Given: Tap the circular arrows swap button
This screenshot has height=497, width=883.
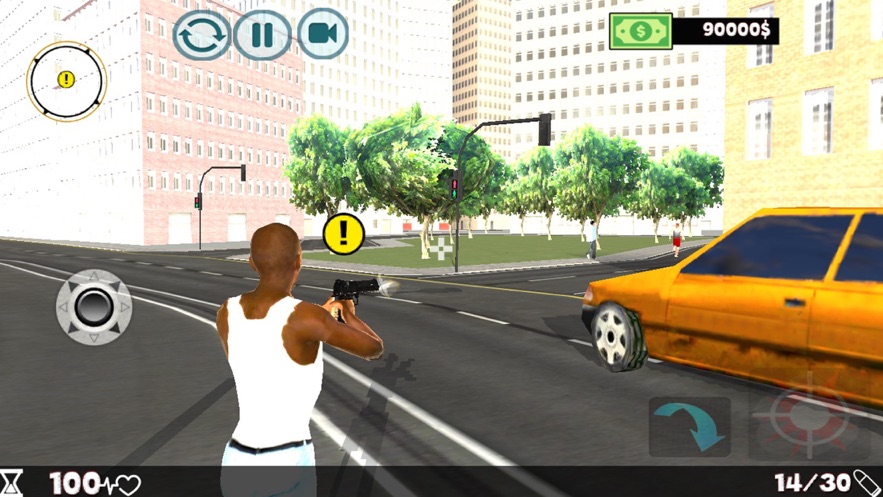Looking at the screenshot, I should tap(202, 35).
